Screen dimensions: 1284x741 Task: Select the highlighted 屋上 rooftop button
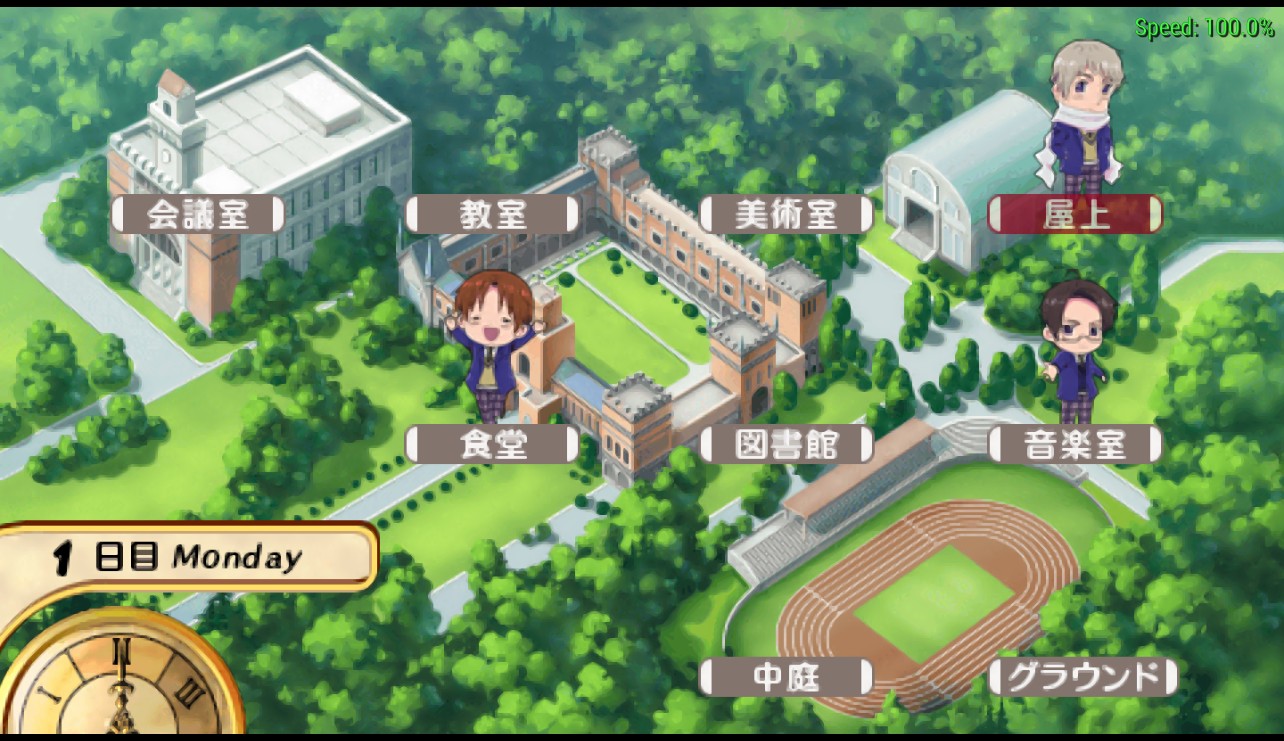(1075, 214)
